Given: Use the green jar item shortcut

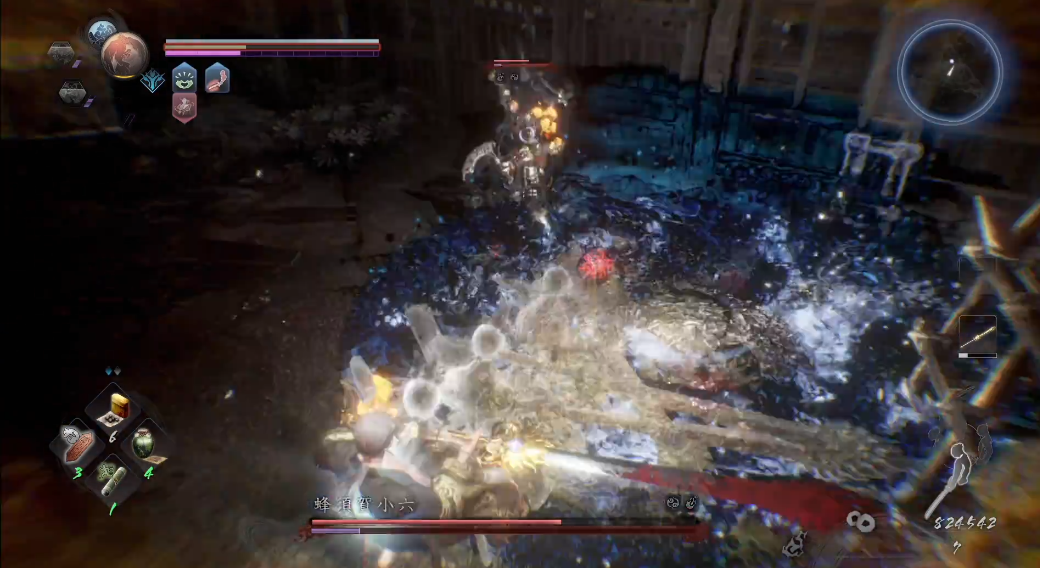Looking at the screenshot, I should pyautogui.click(x=143, y=443).
